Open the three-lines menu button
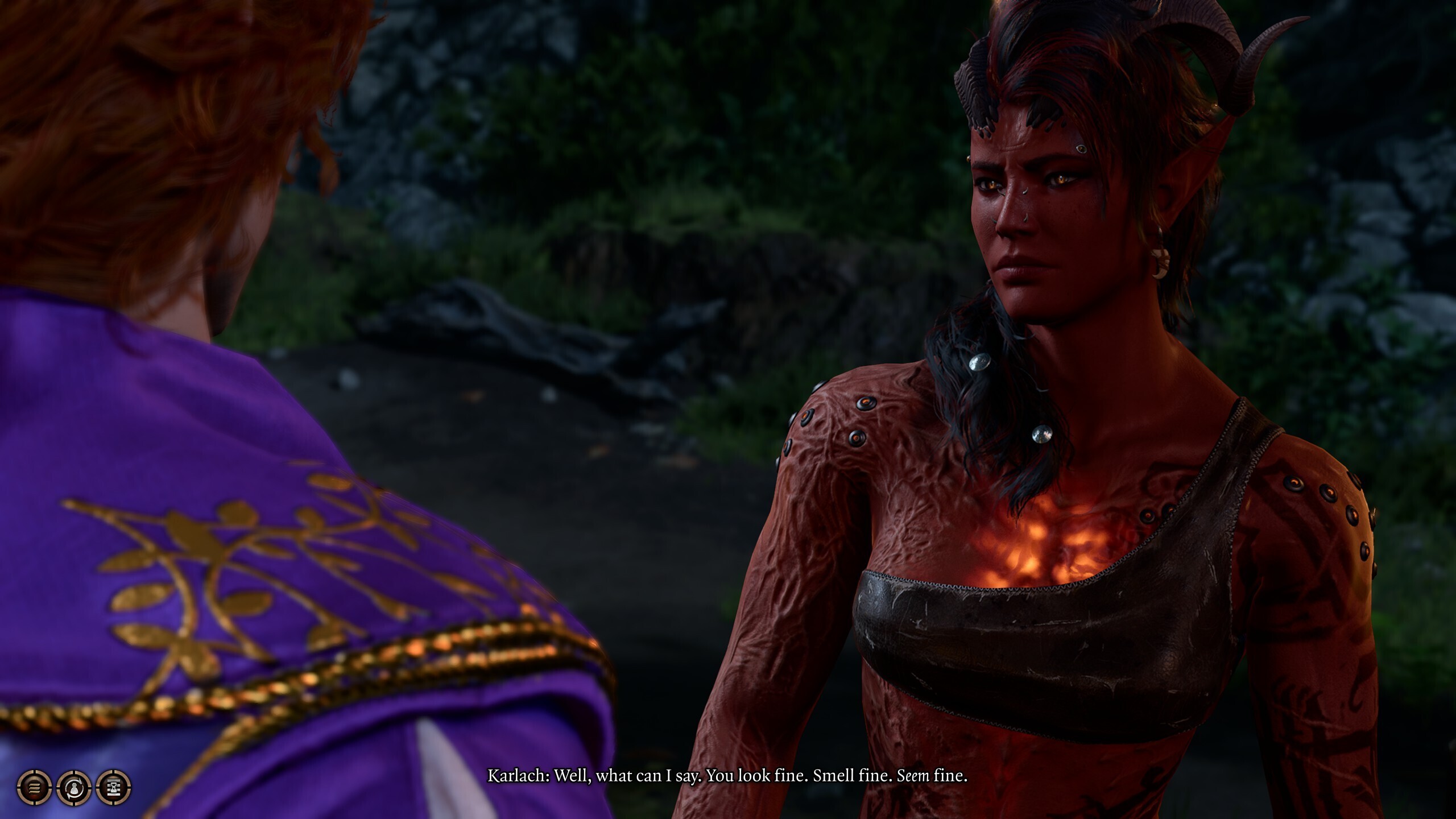Image resolution: width=1456 pixels, height=819 pixels. (34, 788)
